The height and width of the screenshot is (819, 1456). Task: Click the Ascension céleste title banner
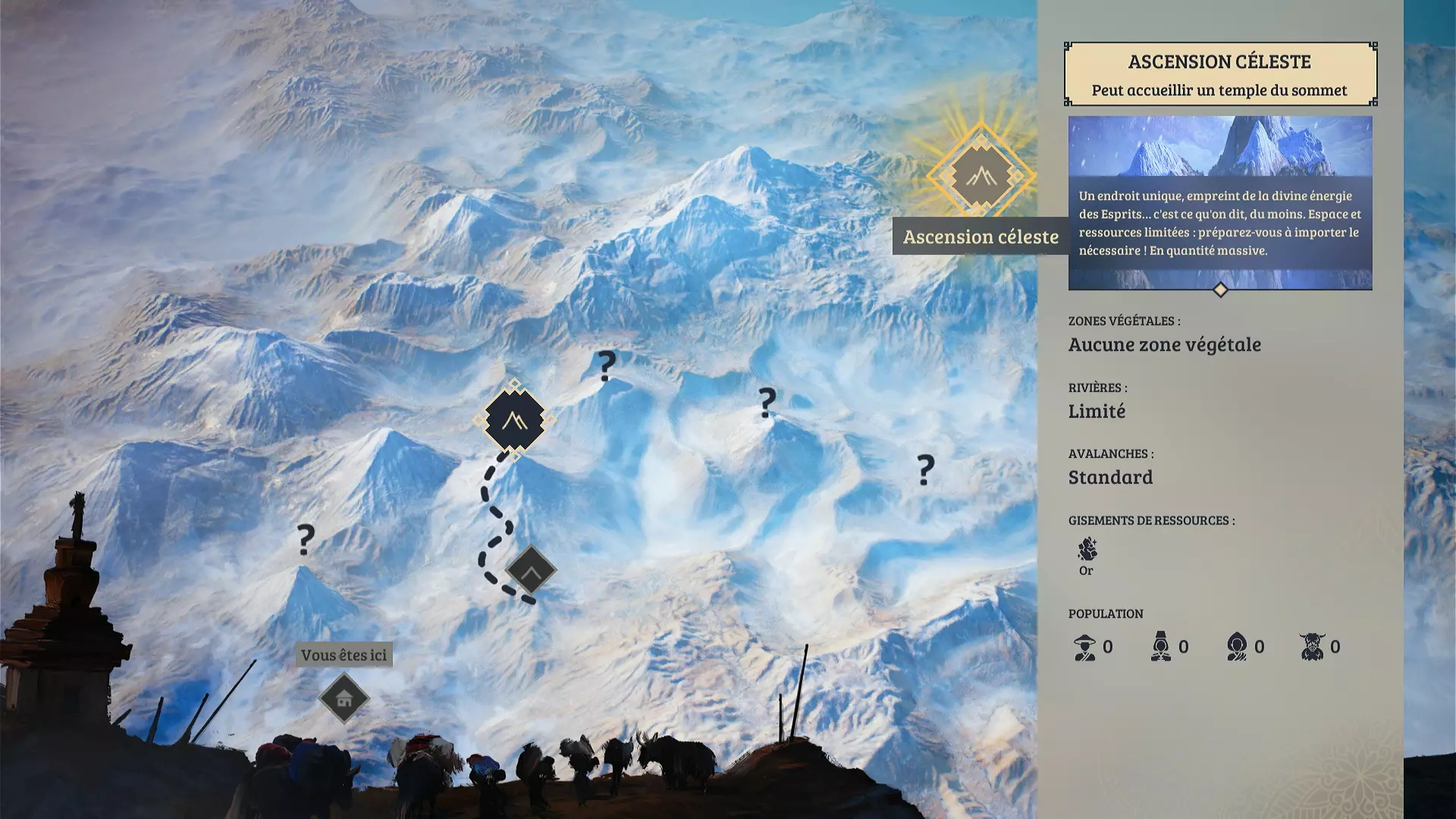(1219, 74)
